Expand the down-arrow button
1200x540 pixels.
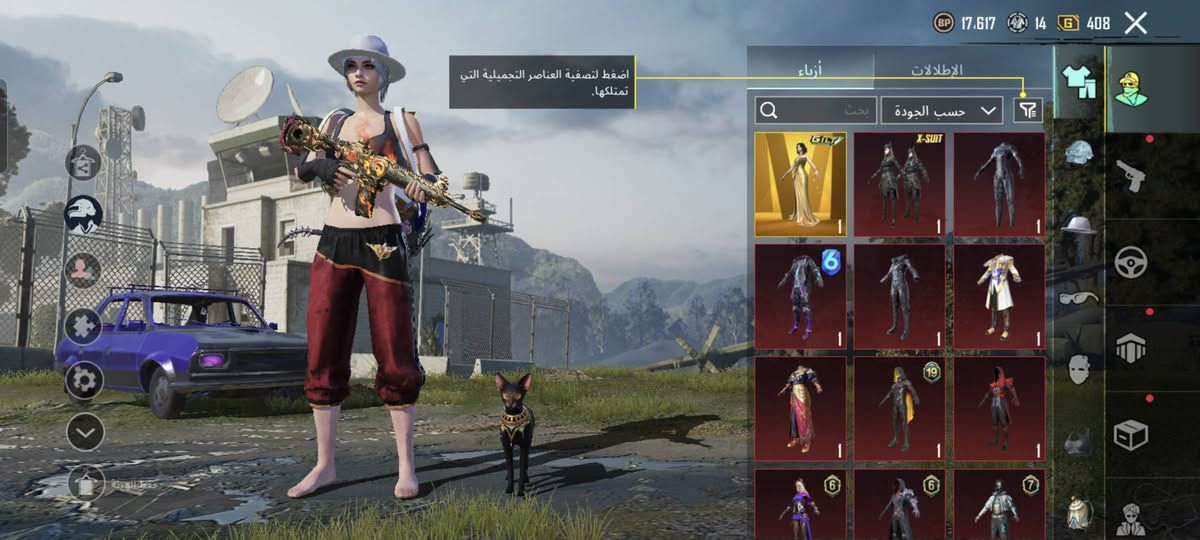(86, 432)
